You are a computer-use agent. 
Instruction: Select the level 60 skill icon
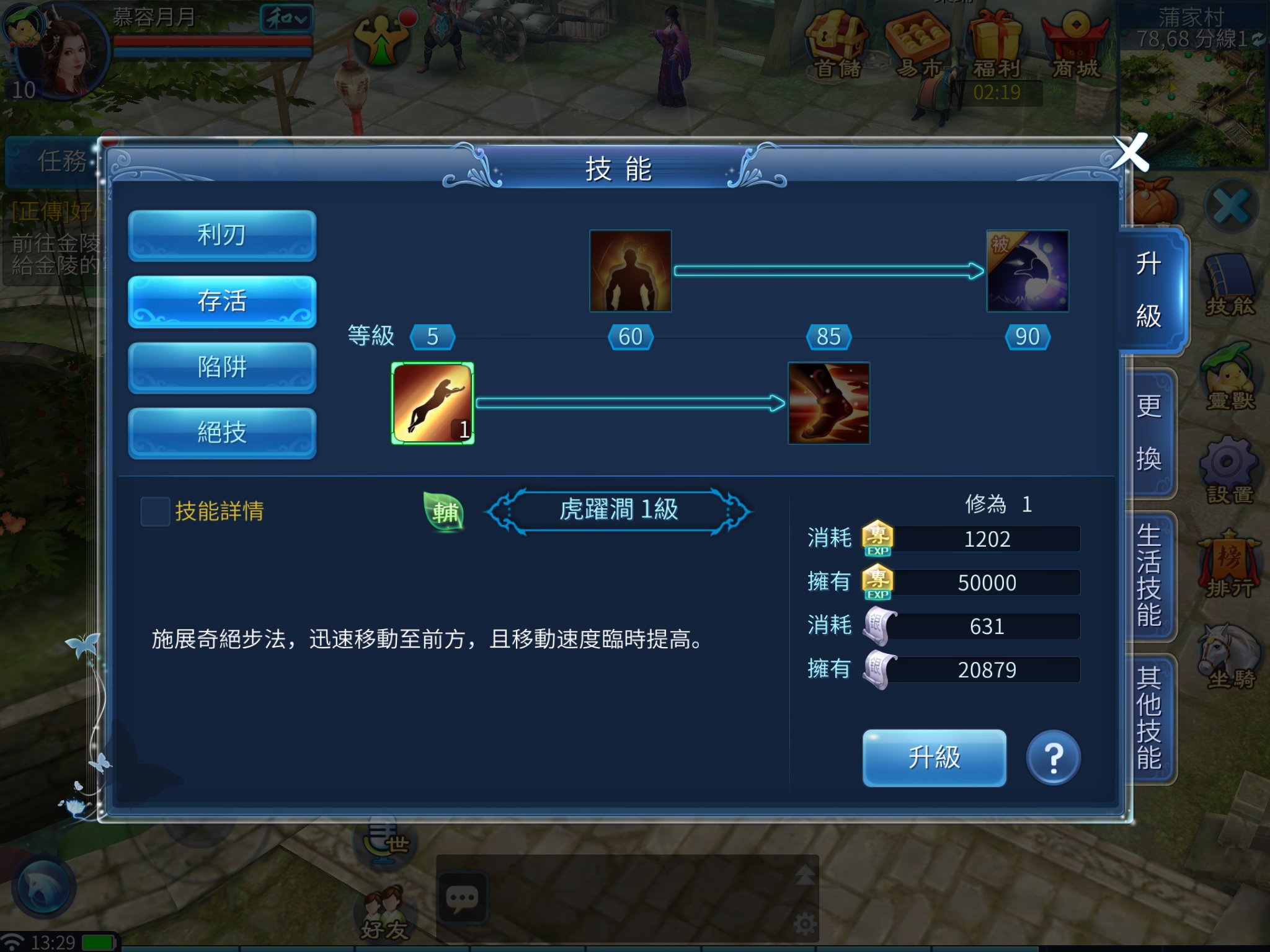[x=629, y=271]
